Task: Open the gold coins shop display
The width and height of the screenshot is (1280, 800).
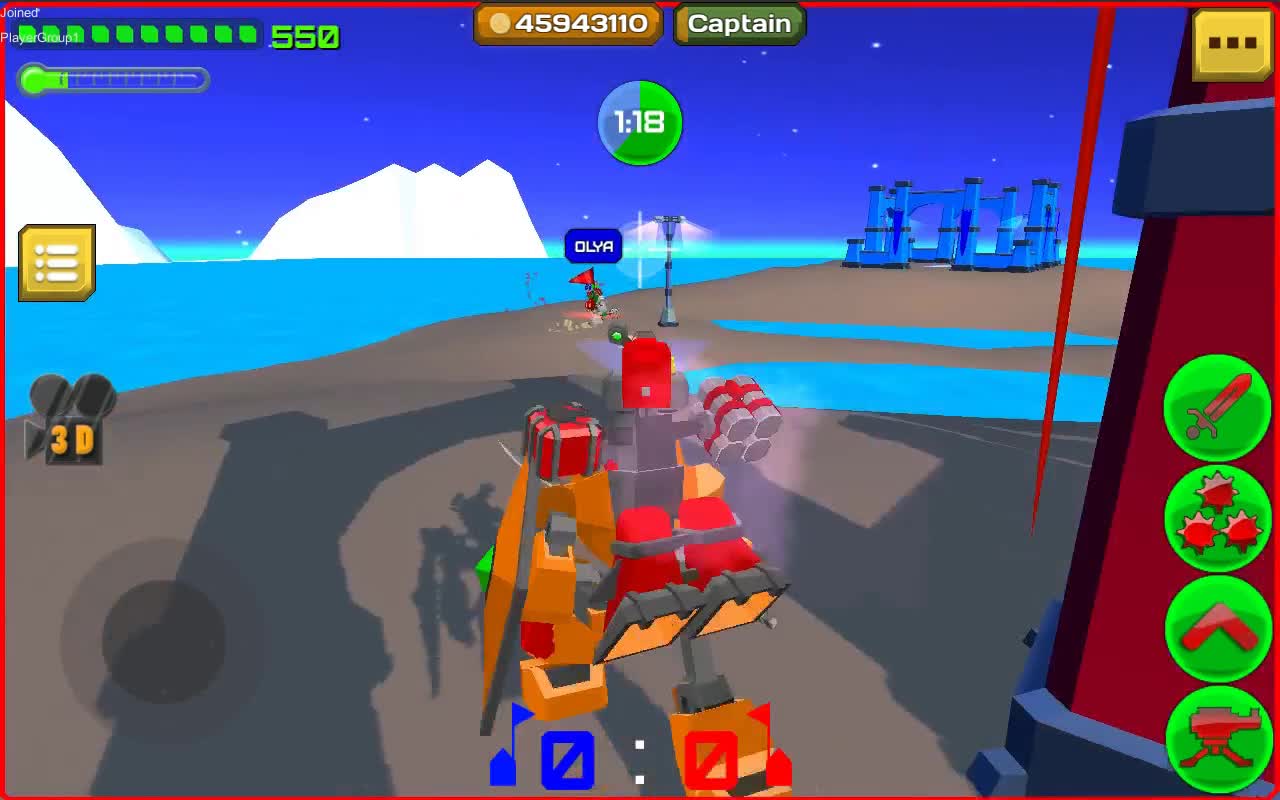Action: [x=567, y=24]
